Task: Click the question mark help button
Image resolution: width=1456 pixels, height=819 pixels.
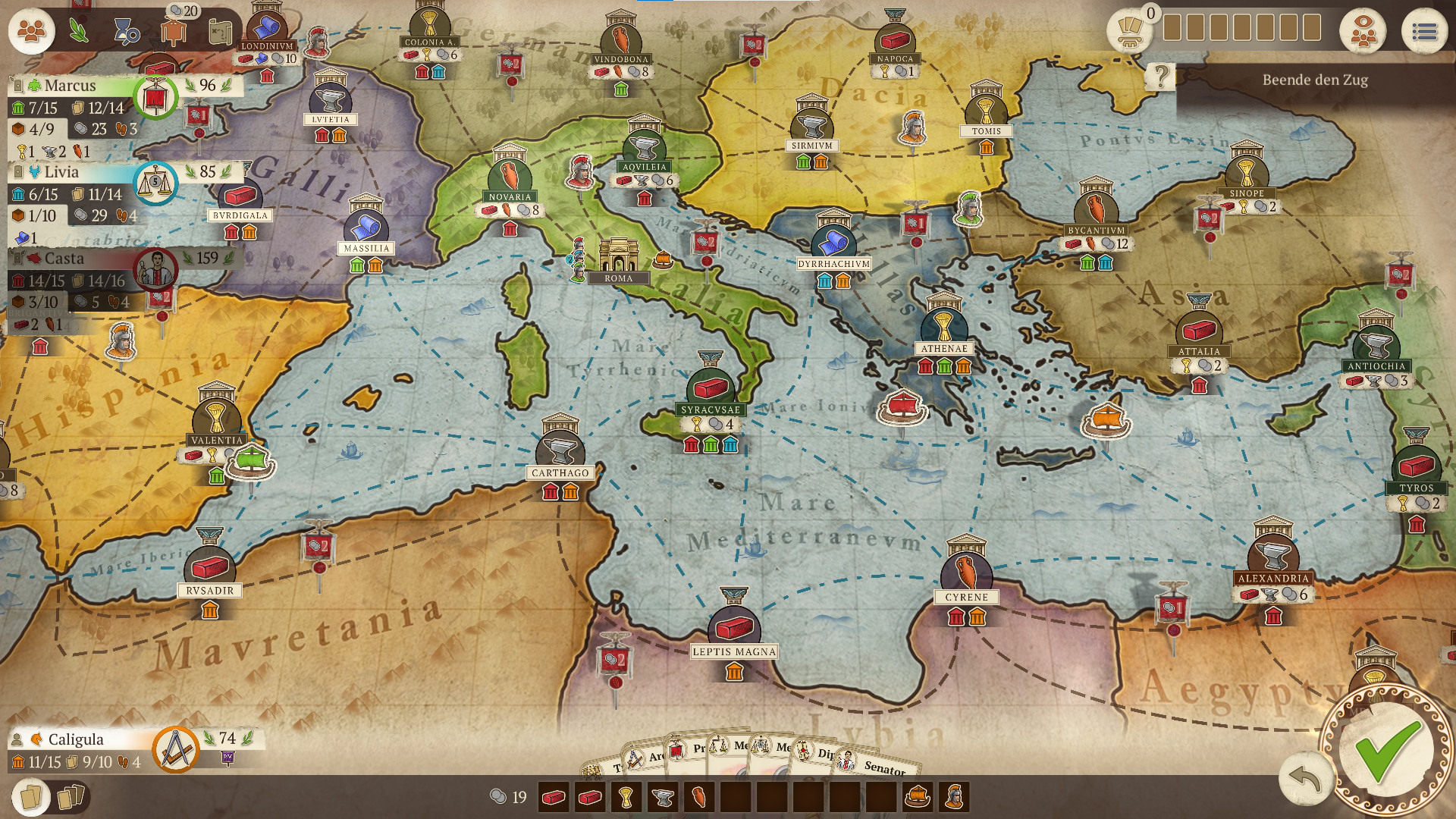Action: [1160, 77]
